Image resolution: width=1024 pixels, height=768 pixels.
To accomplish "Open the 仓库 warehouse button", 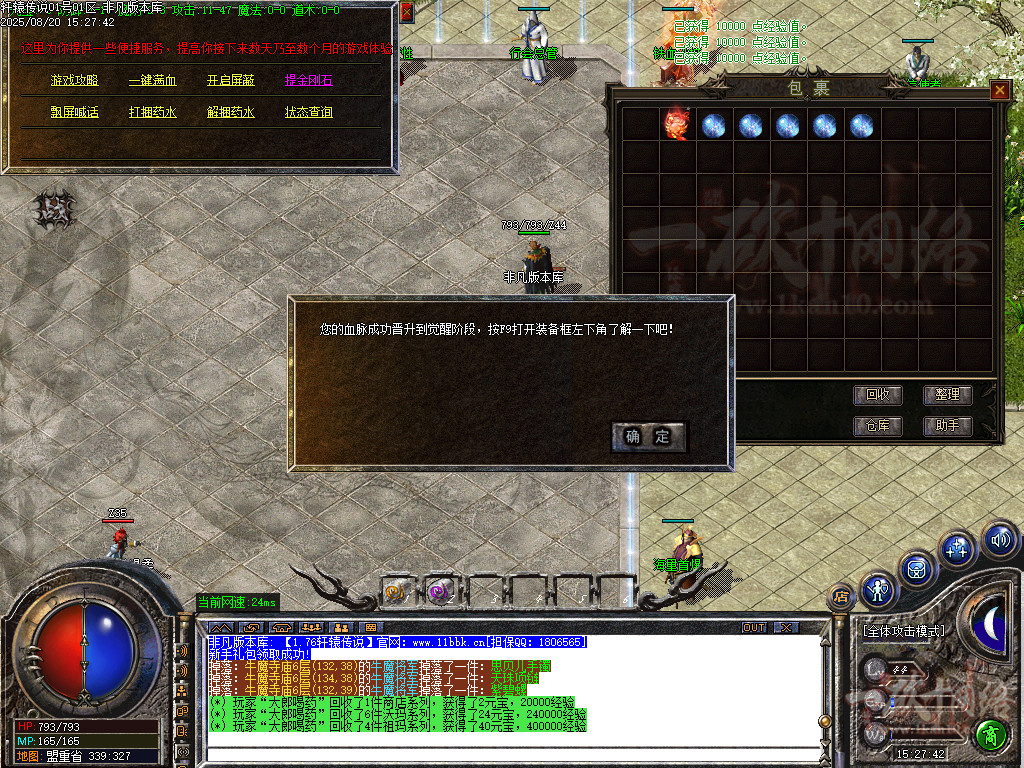I will point(877,425).
